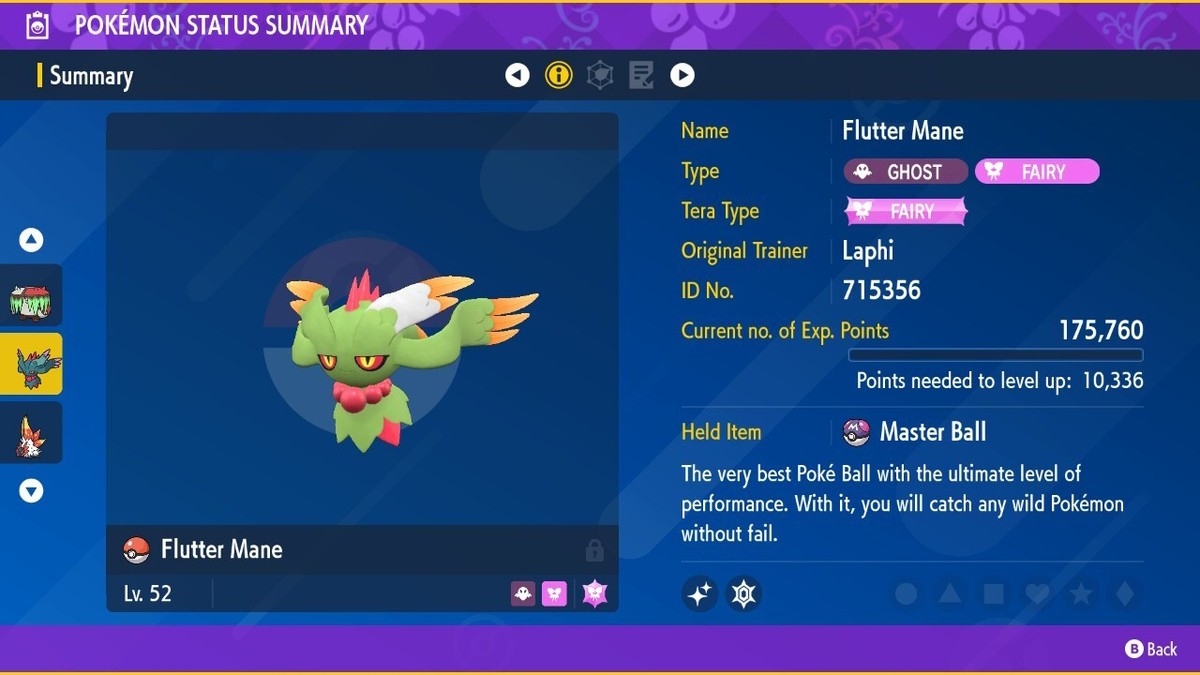The width and height of the screenshot is (1200, 675).
Task: Open the trainer memo notes tab
Action: [x=641, y=75]
